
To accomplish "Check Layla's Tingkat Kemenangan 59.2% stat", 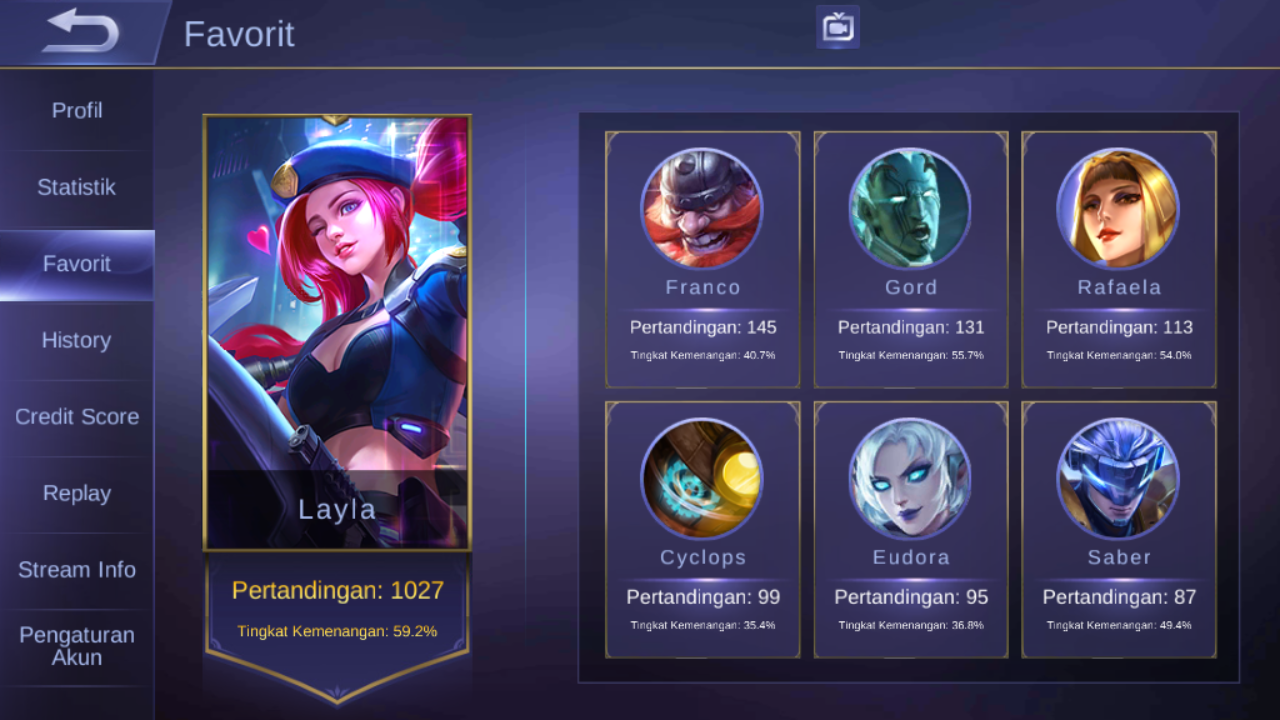I will pyautogui.click(x=337, y=633).
